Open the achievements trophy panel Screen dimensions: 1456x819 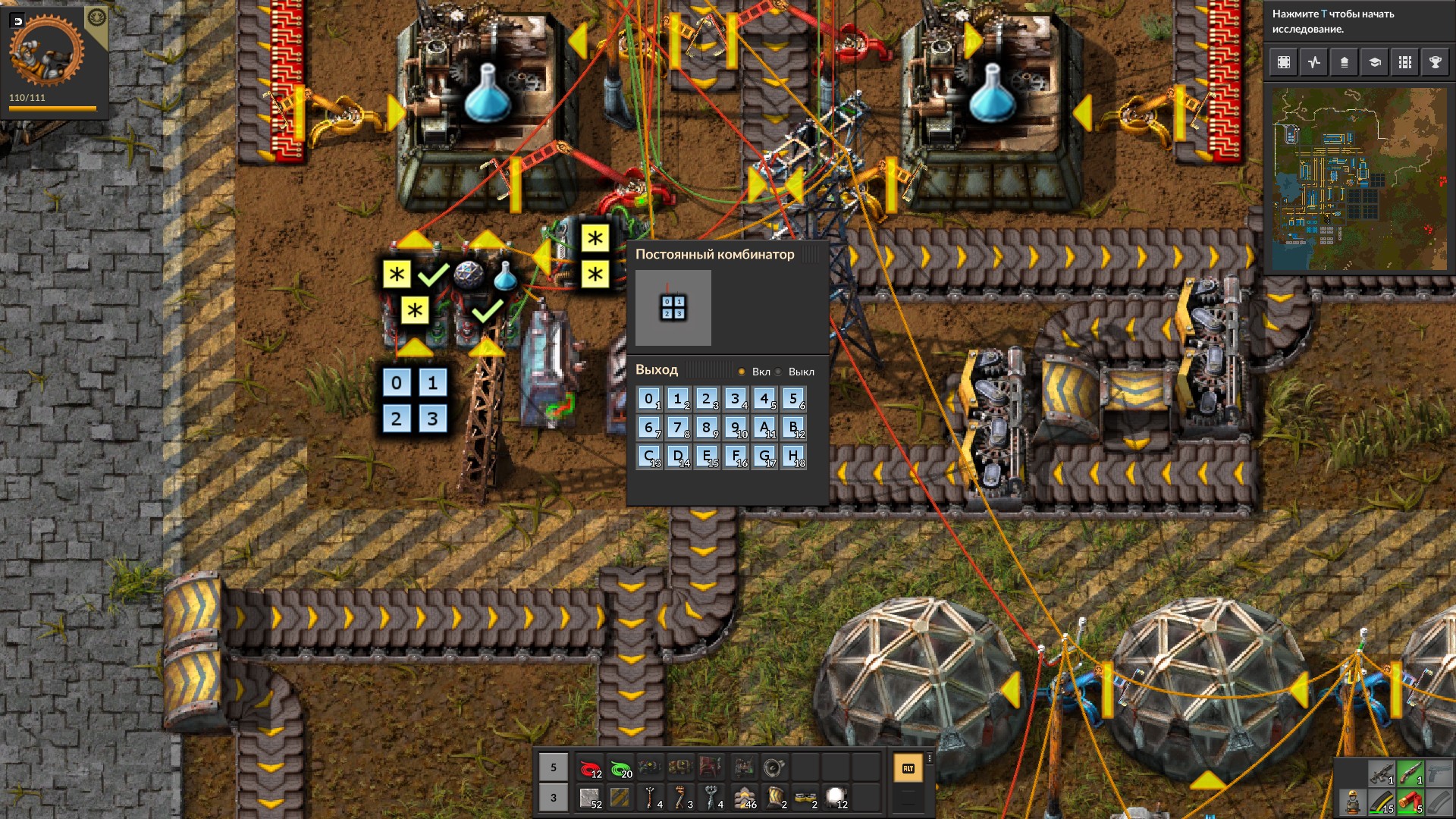tap(1436, 62)
